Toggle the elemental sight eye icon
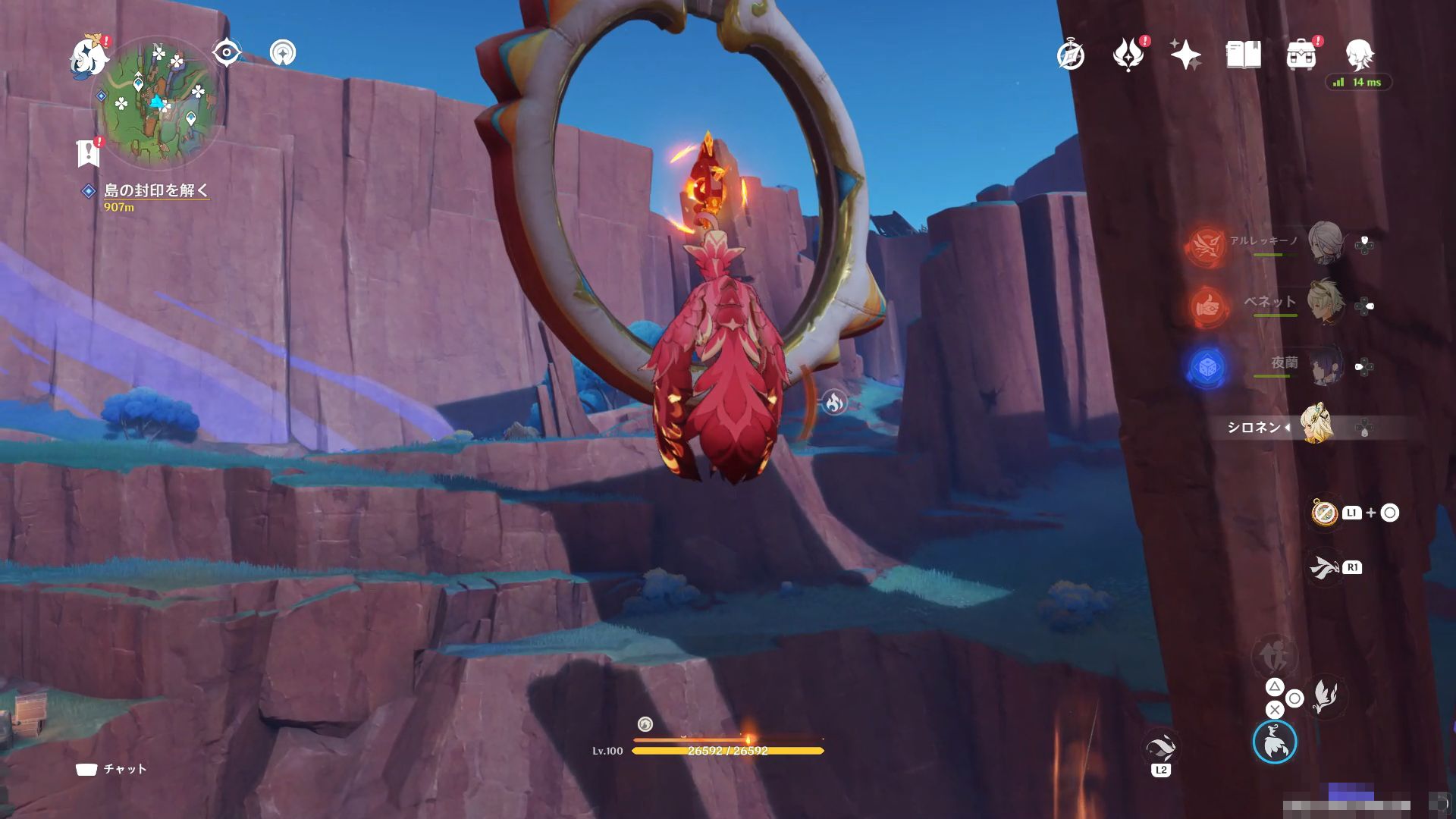This screenshot has width=1456, height=819. coord(226,53)
